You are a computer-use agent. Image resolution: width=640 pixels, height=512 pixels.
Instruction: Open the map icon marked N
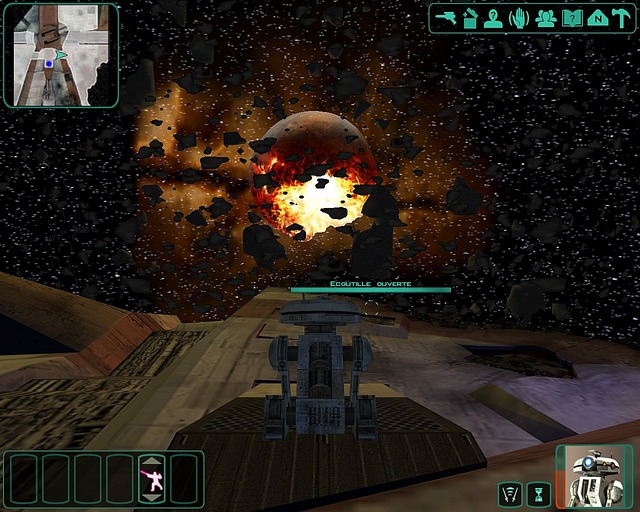tap(597, 18)
